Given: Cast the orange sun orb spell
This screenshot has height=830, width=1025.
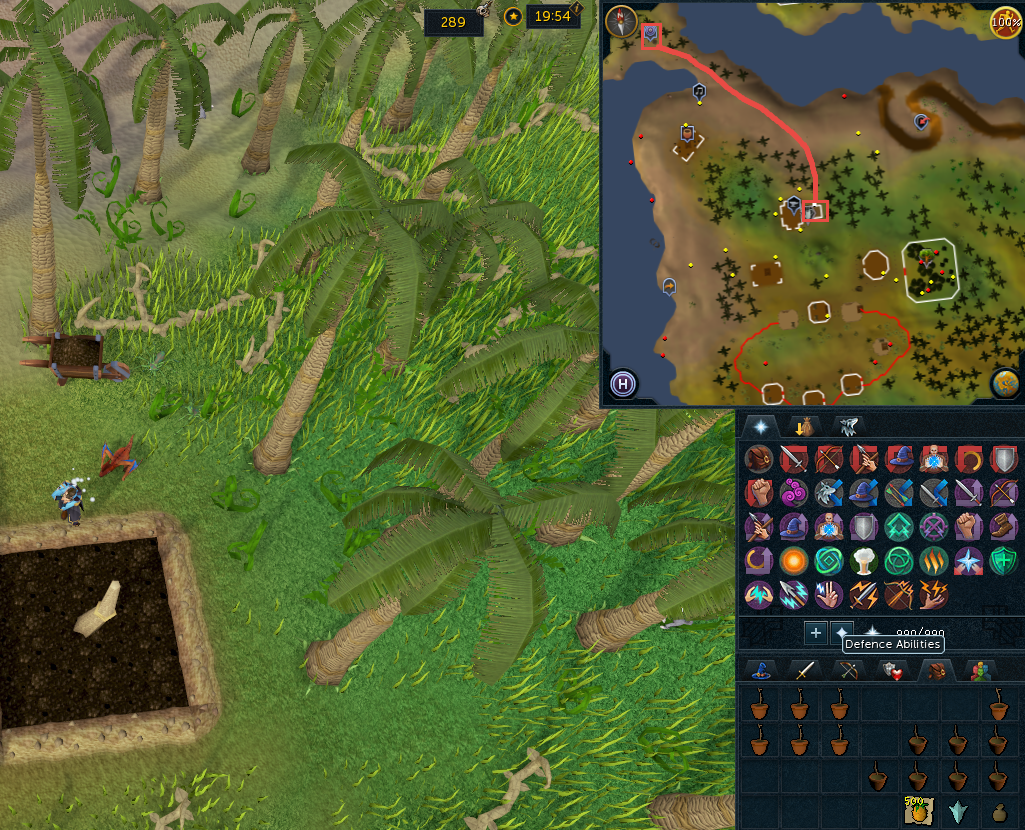Looking at the screenshot, I should (795, 561).
